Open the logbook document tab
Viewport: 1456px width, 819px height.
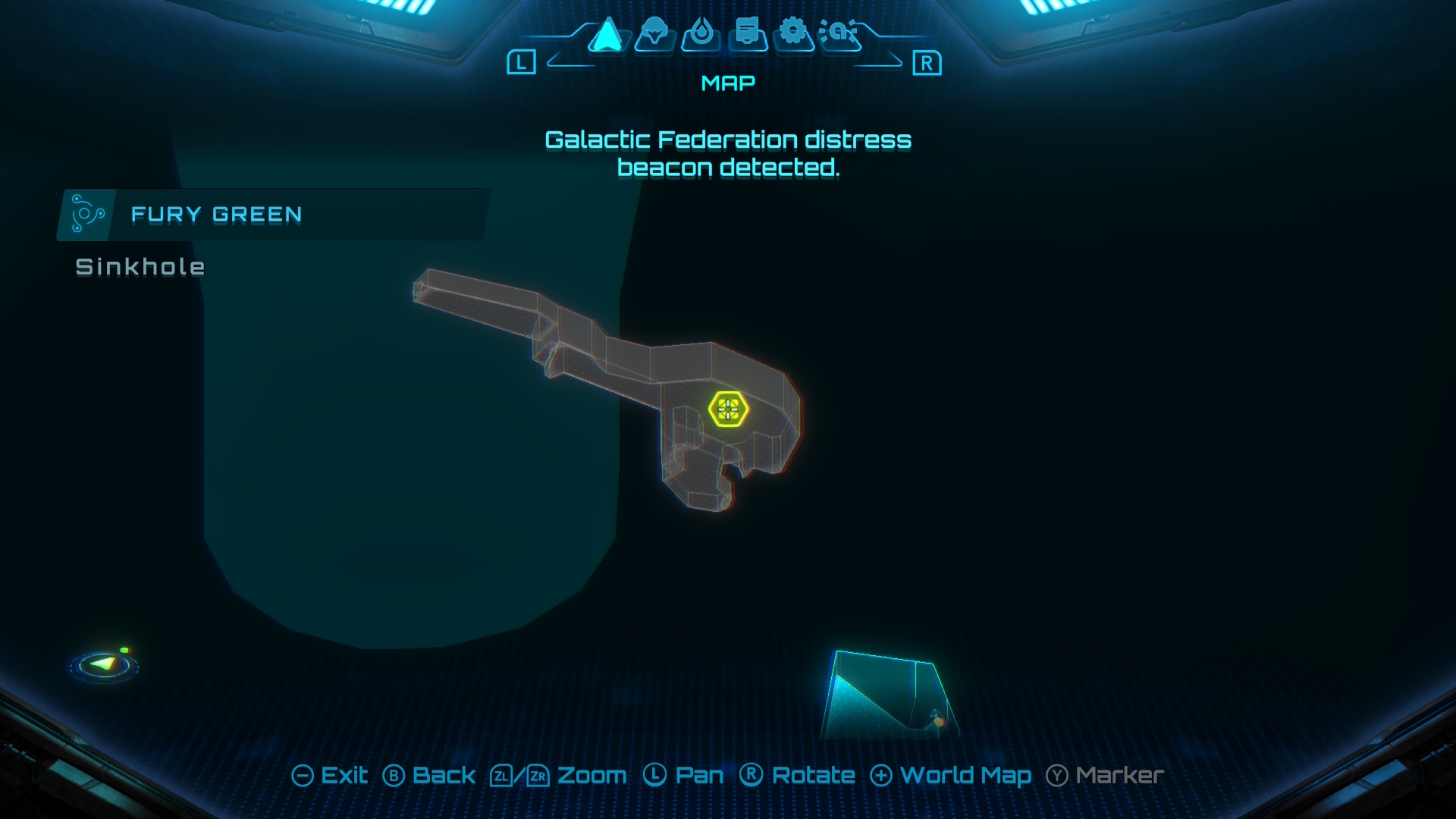[x=748, y=33]
